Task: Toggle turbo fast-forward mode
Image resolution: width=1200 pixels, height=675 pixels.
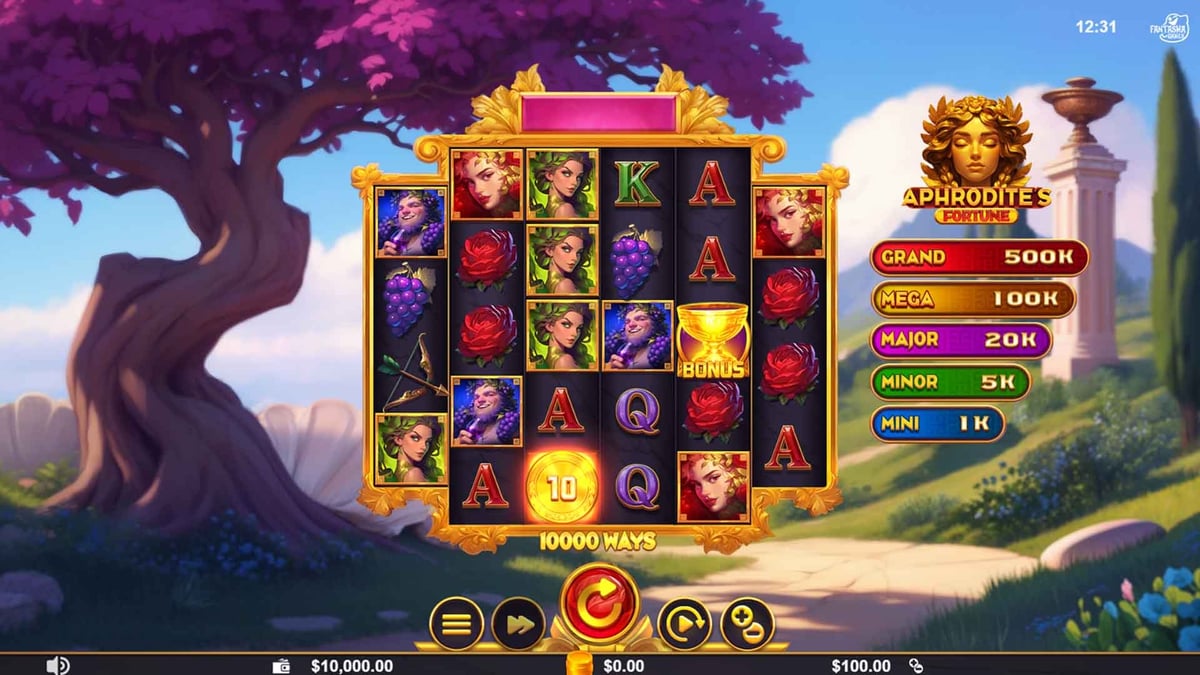Action: coord(518,624)
